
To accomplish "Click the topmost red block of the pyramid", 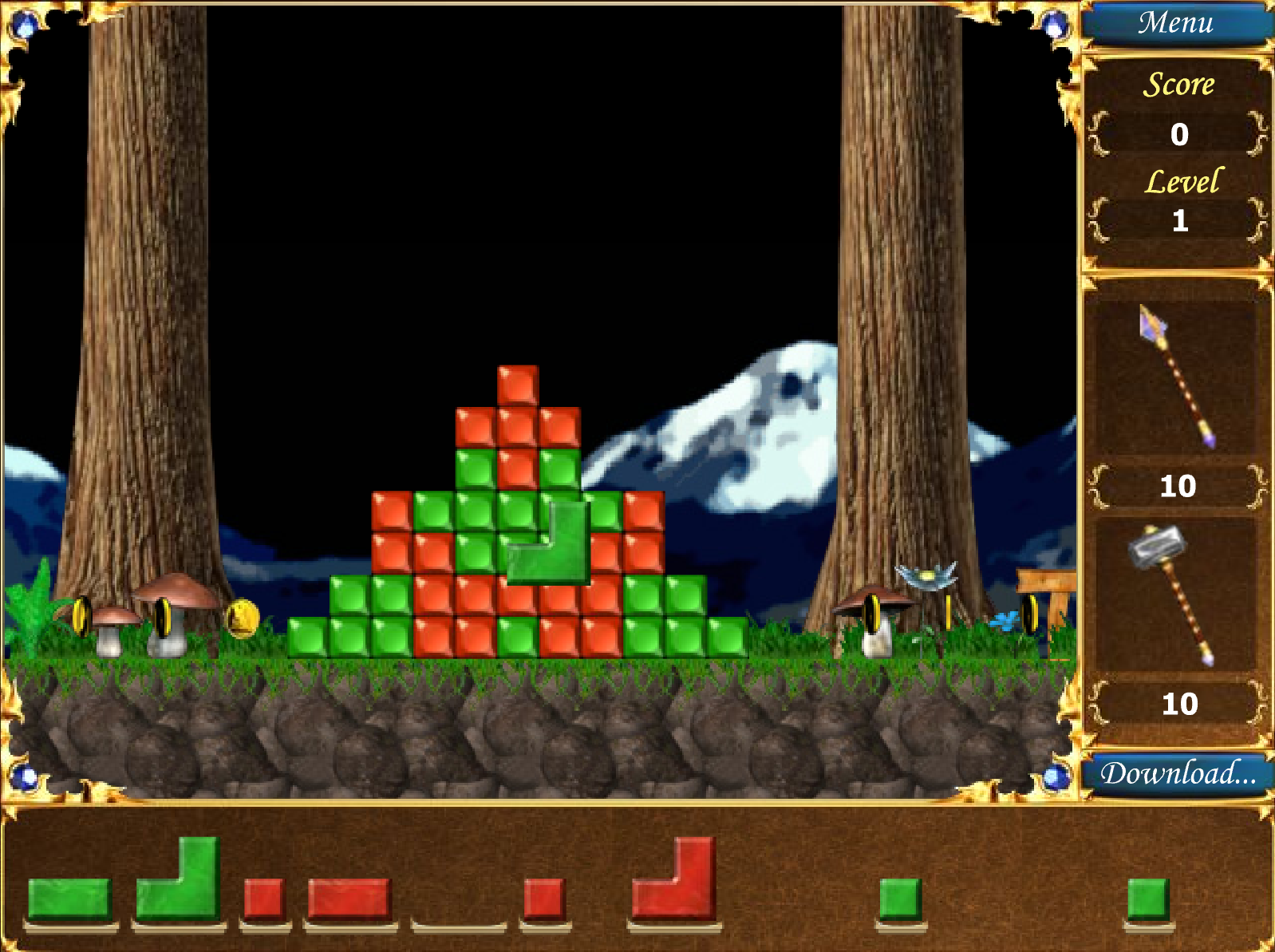I will click(518, 385).
